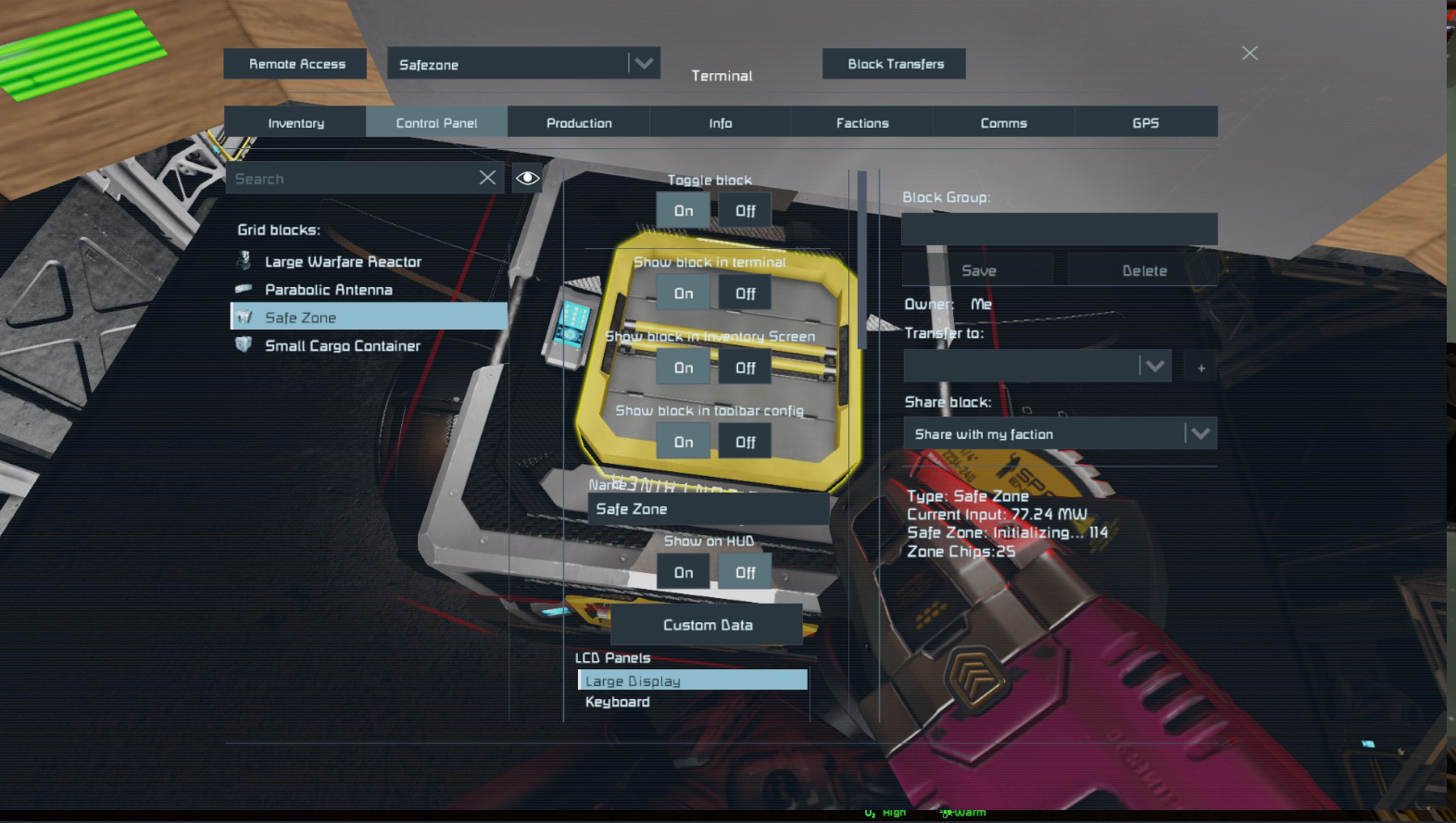
Task: Click the Block Group name field
Action: [x=1059, y=229]
